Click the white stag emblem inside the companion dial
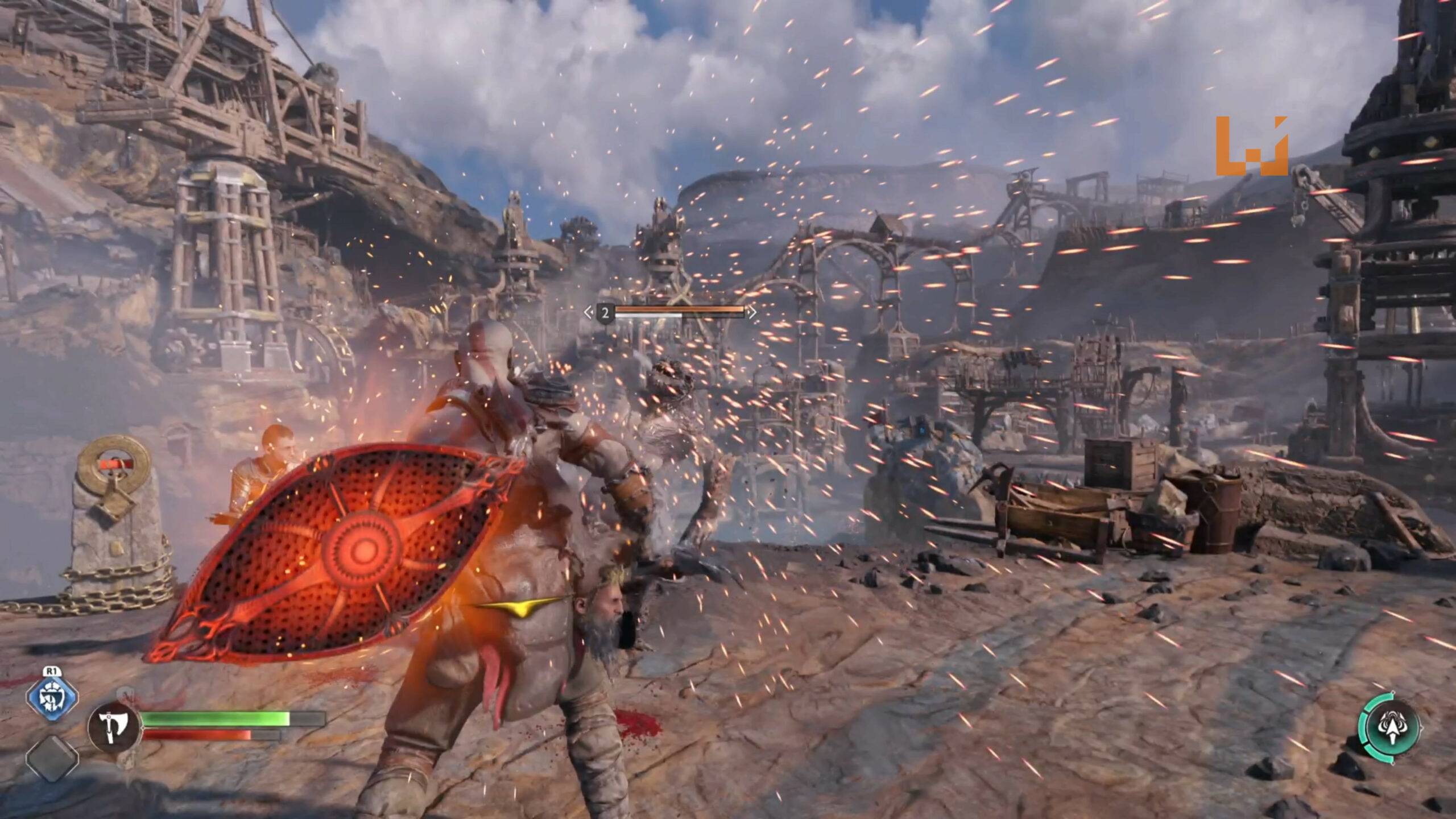Viewport: 1456px width, 819px height. coord(1392,726)
